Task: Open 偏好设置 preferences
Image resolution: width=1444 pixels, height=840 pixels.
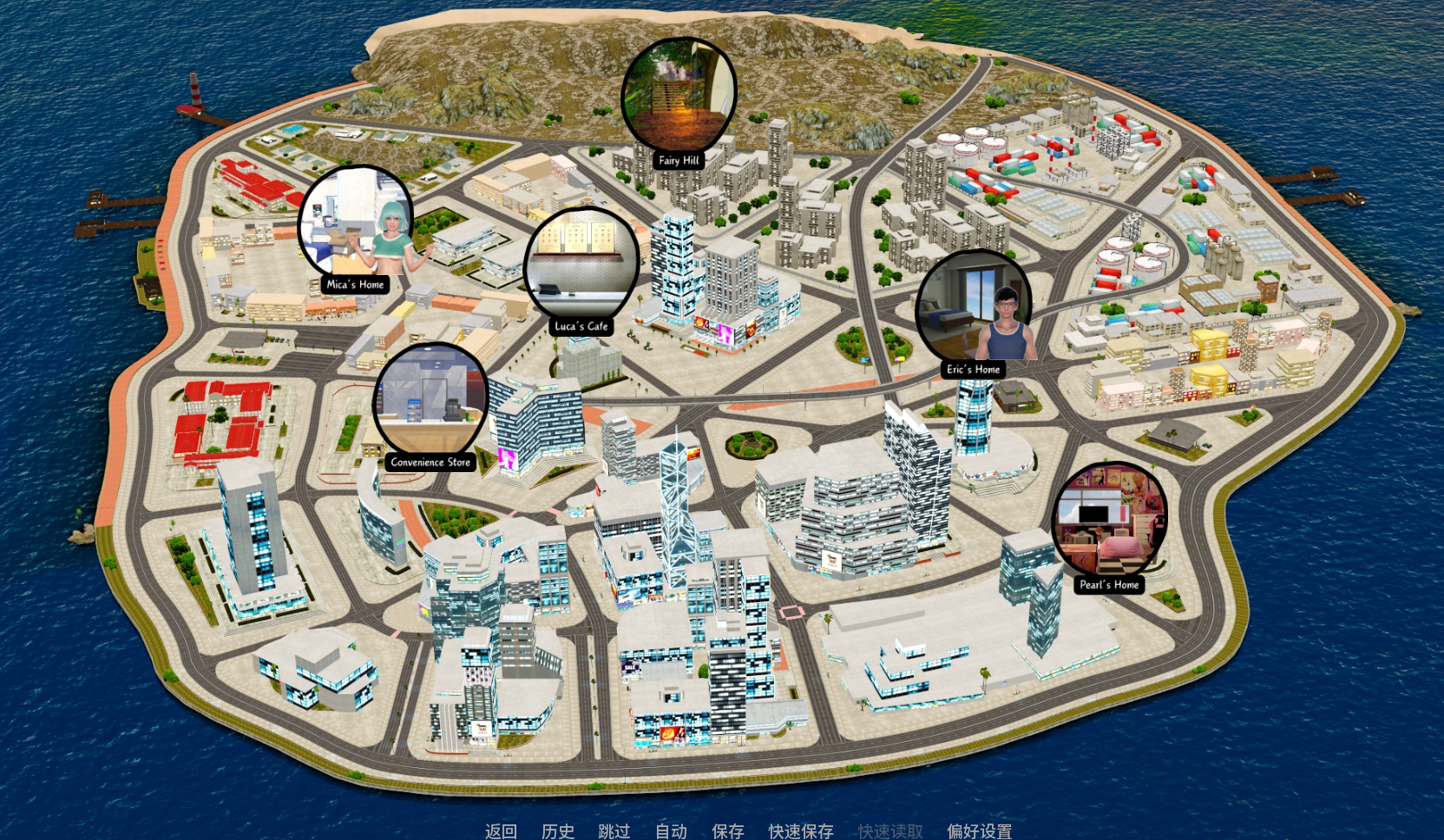Action: coord(979,830)
